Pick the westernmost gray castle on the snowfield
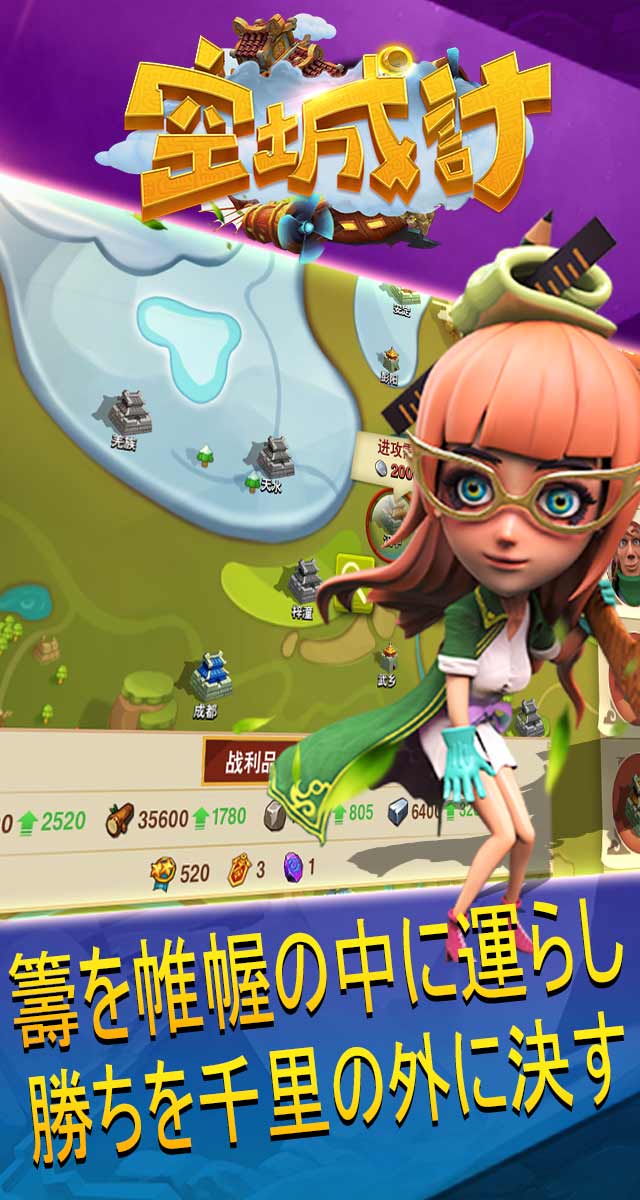 coord(129,410)
